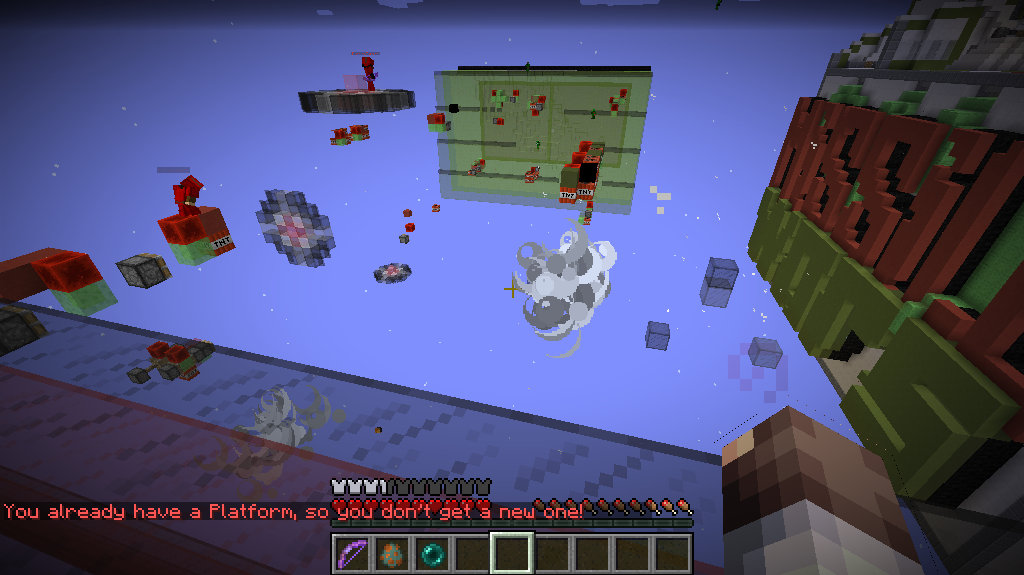Choose the spawn egg in the hotbar
The height and width of the screenshot is (575, 1024).
coord(391,553)
